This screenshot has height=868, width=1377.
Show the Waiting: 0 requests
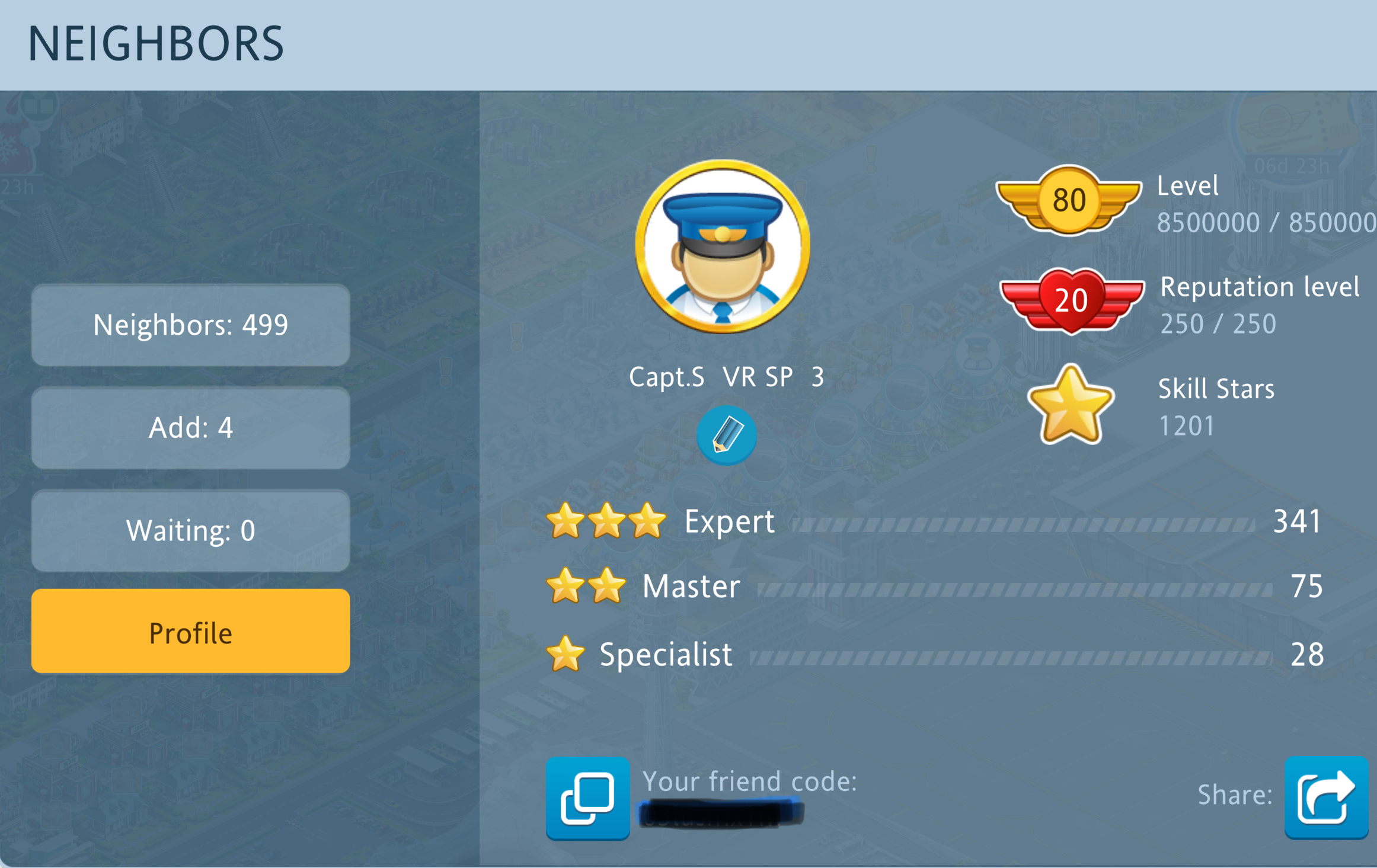click(x=190, y=530)
